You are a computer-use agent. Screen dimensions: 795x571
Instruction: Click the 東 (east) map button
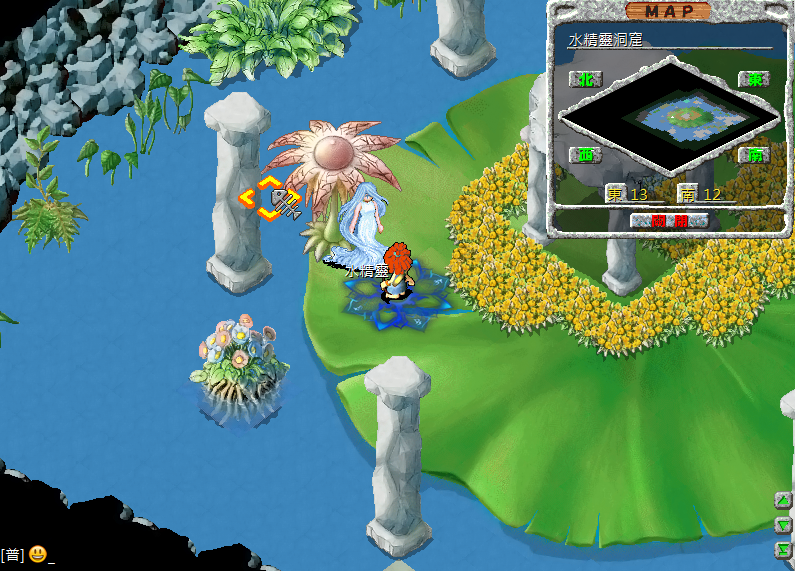[752, 78]
